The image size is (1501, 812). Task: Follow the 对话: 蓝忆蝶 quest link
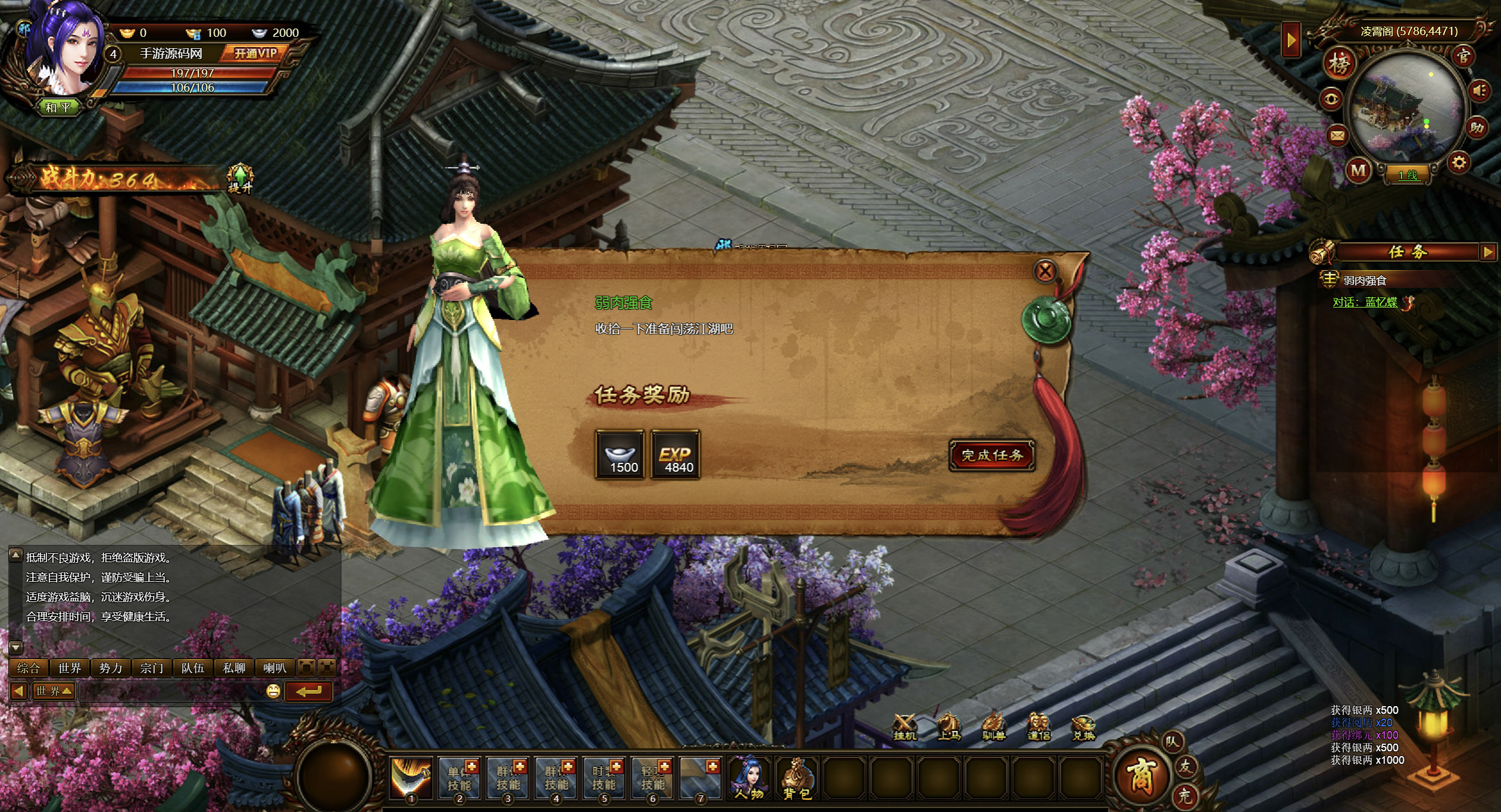[1365, 302]
